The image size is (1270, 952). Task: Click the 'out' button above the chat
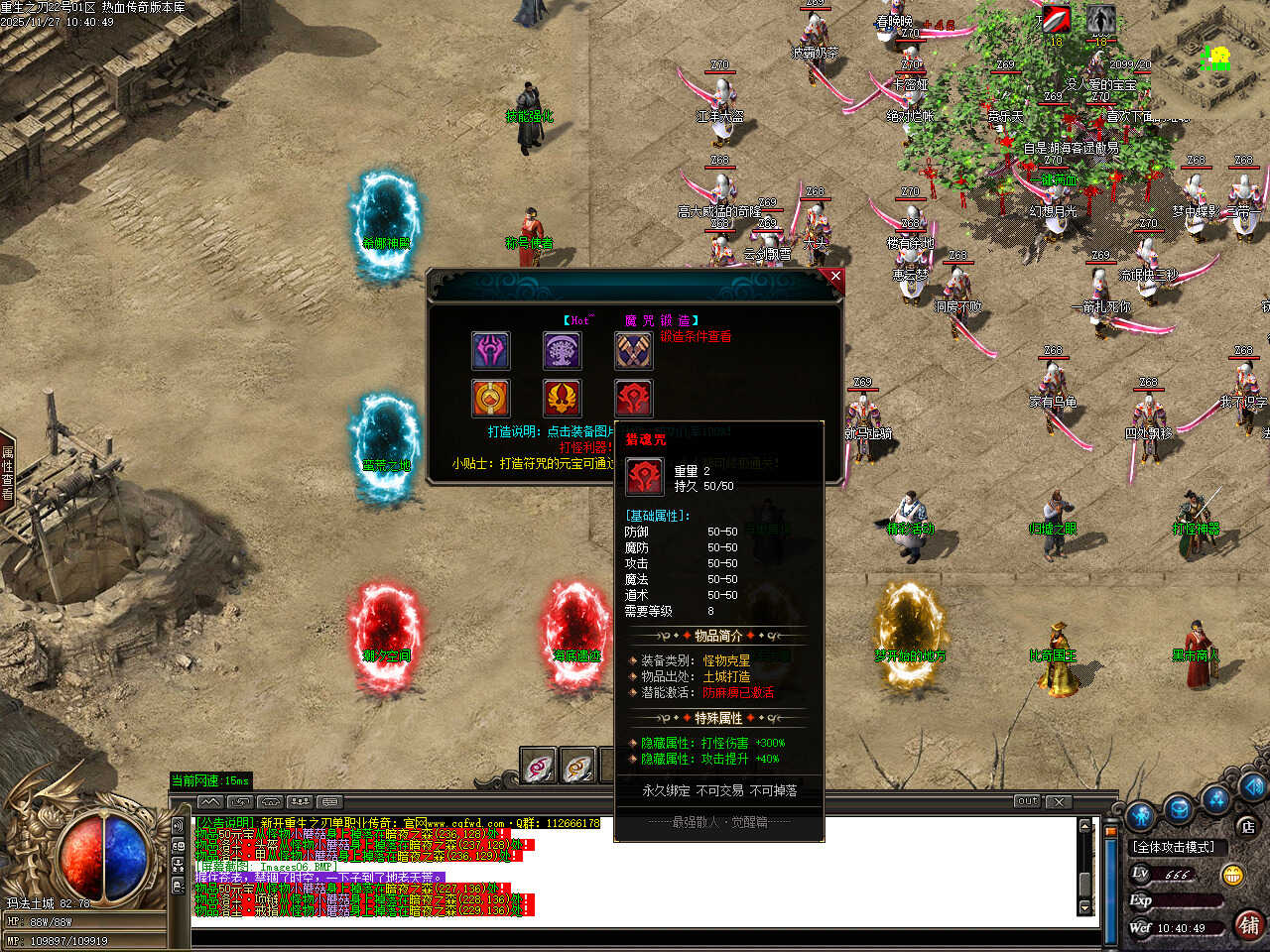coord(1027,801)
